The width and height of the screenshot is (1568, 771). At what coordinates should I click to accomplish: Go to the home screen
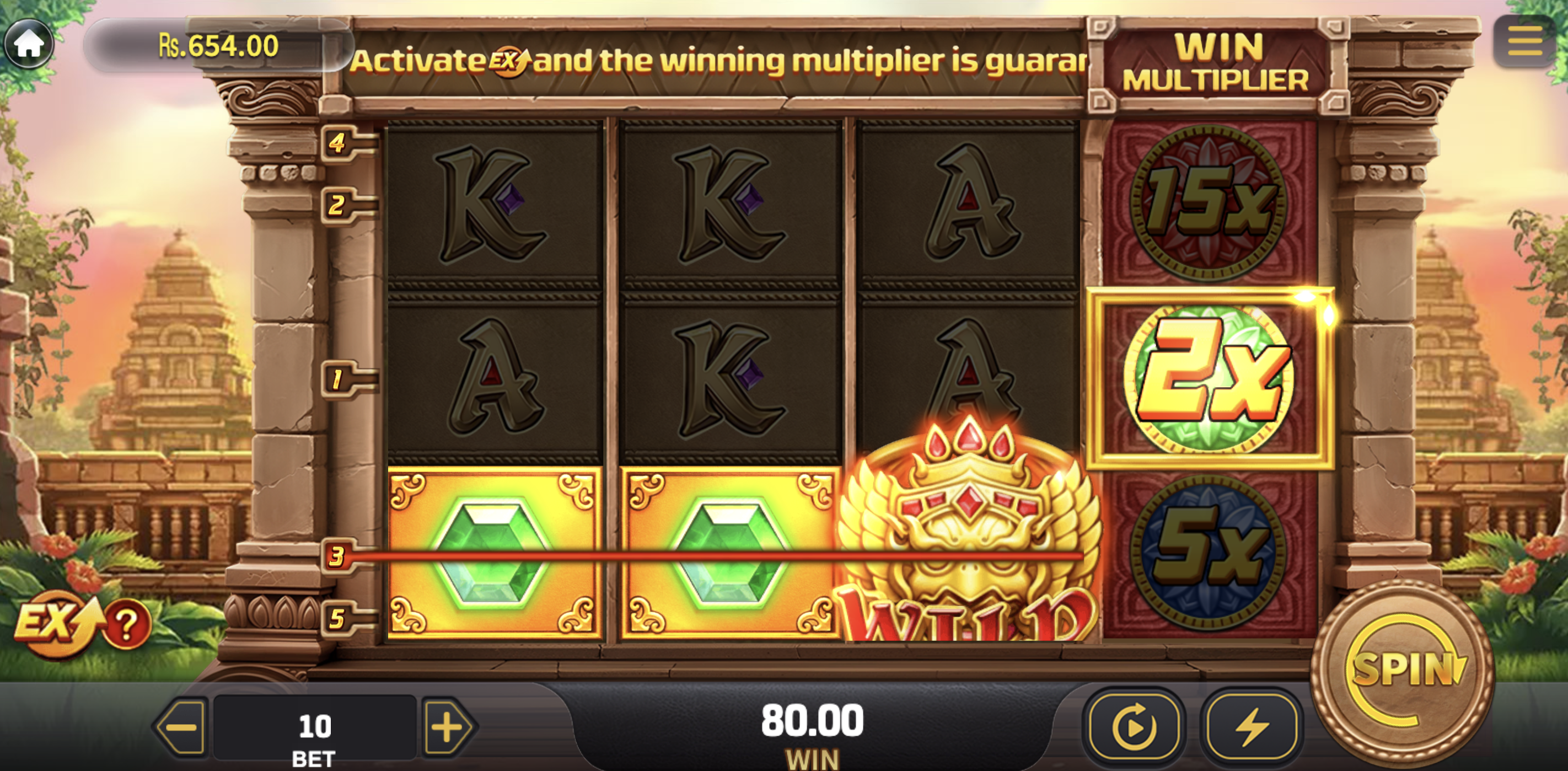[28, 42]
